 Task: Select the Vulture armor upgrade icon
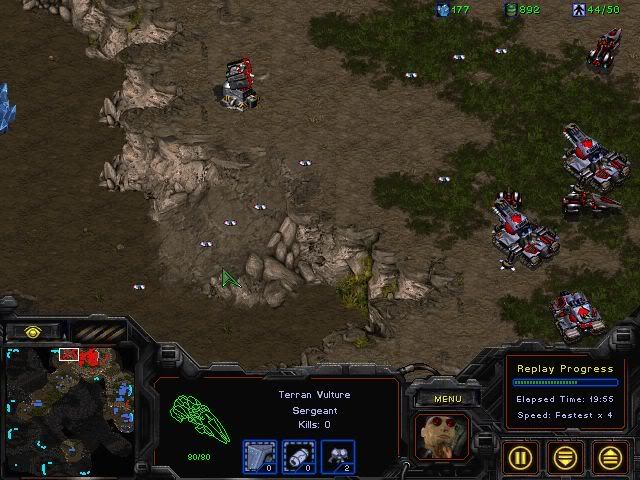point(260,457)
